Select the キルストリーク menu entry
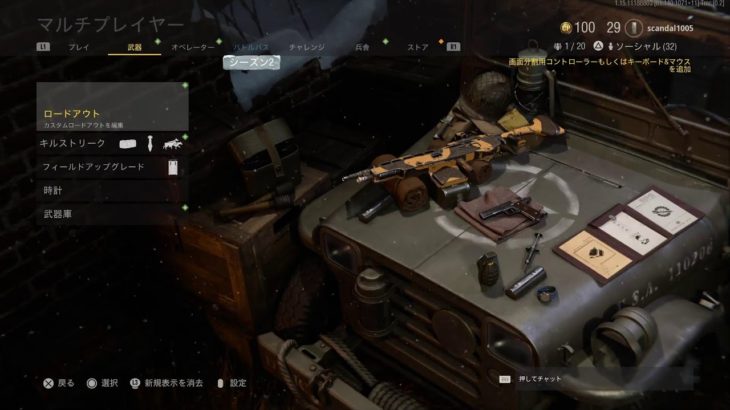This screenshot has width=730, height=410. [x=112, y=144]
